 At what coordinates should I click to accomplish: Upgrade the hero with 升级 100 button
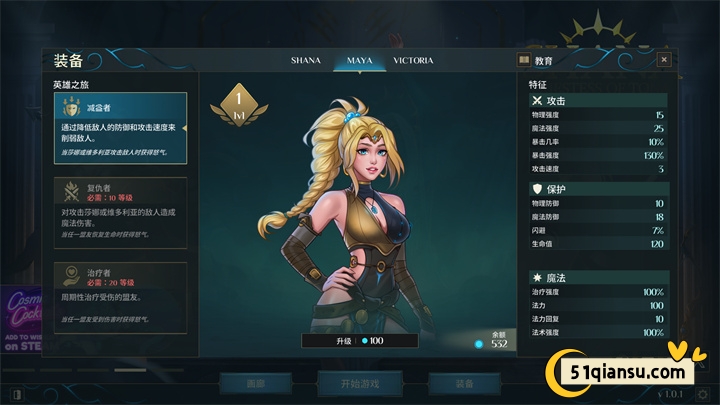point(360,341)
